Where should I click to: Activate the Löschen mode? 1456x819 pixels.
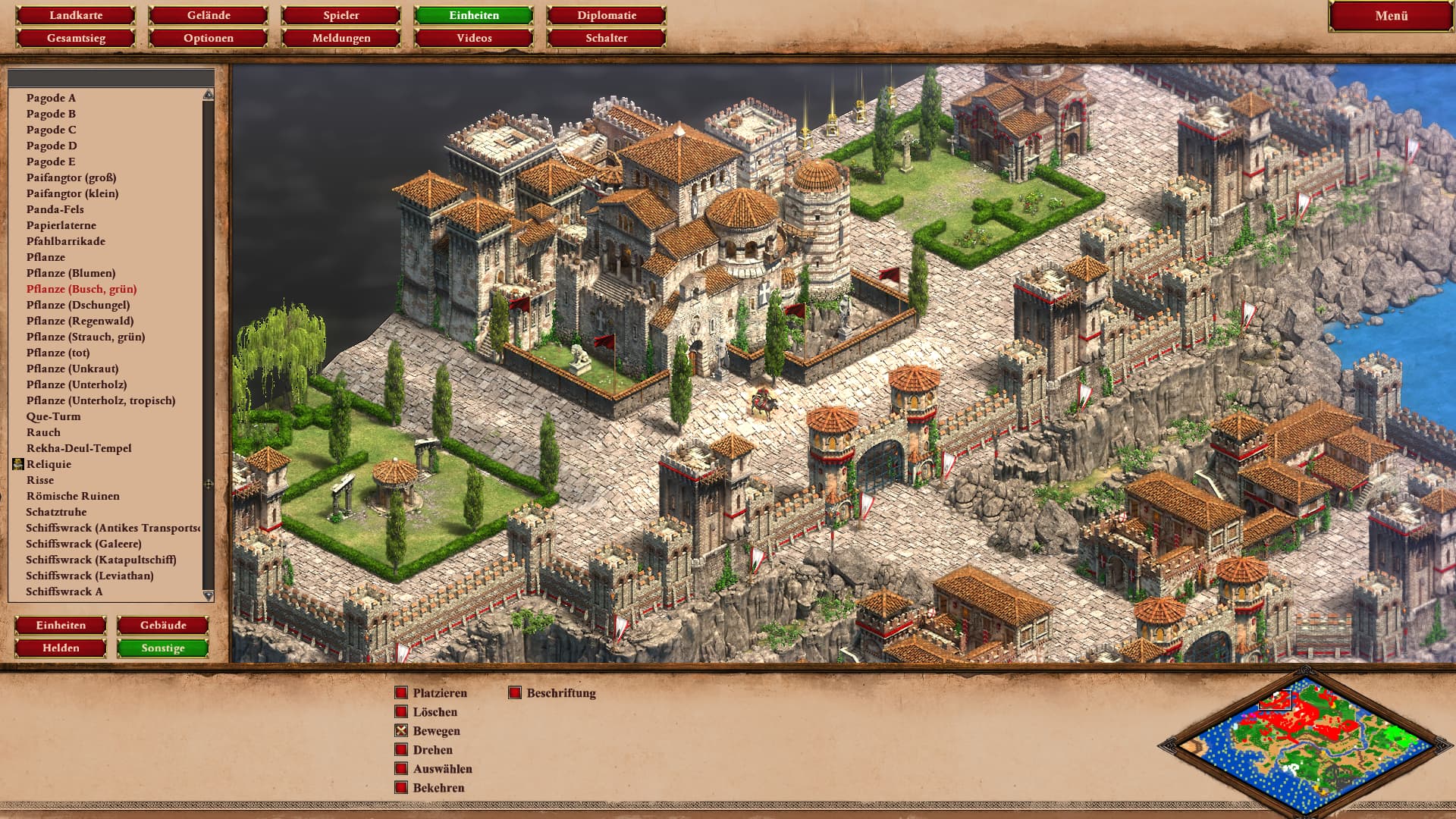(401, 712)
